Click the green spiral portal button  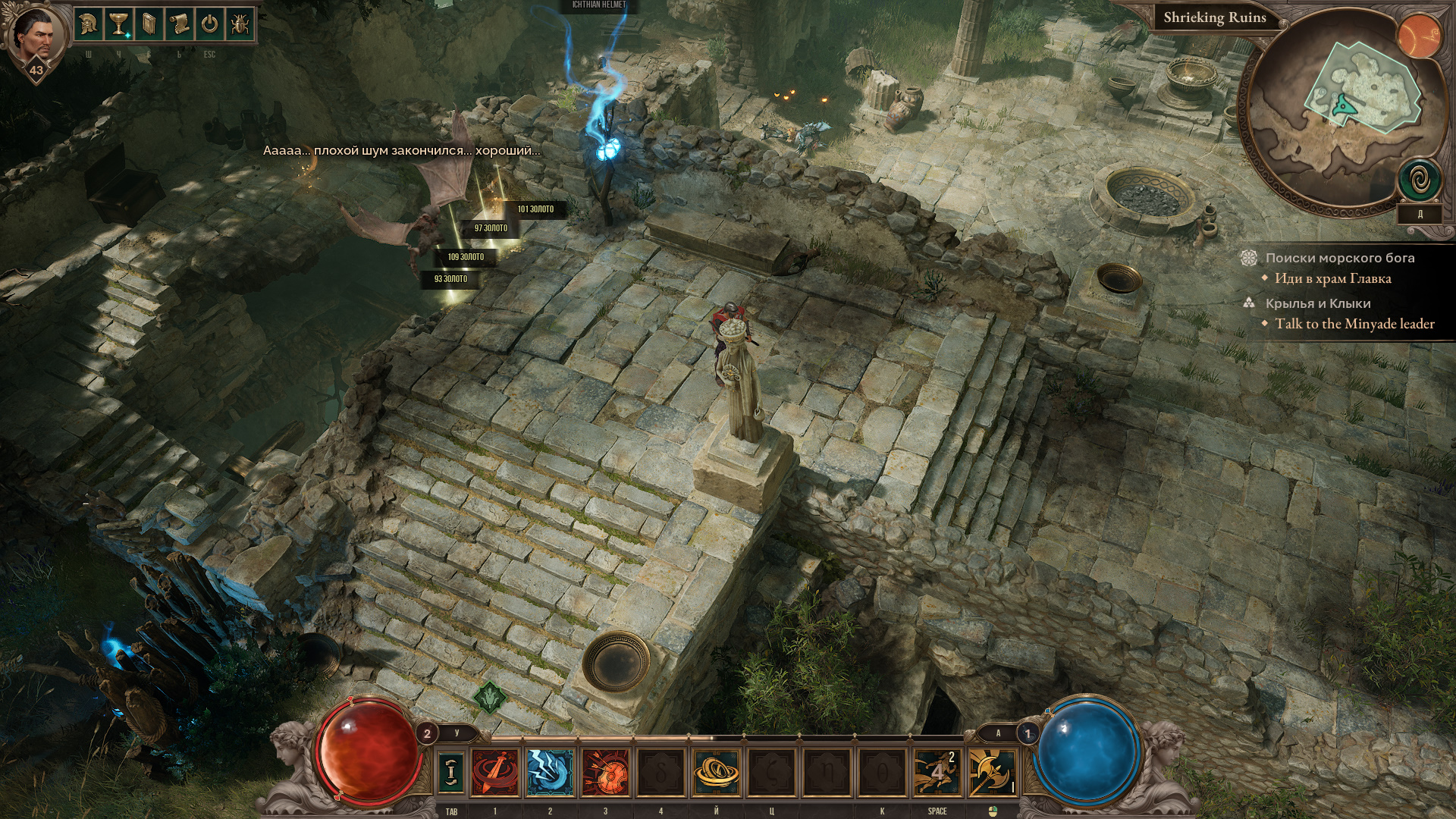point(1420,180)
